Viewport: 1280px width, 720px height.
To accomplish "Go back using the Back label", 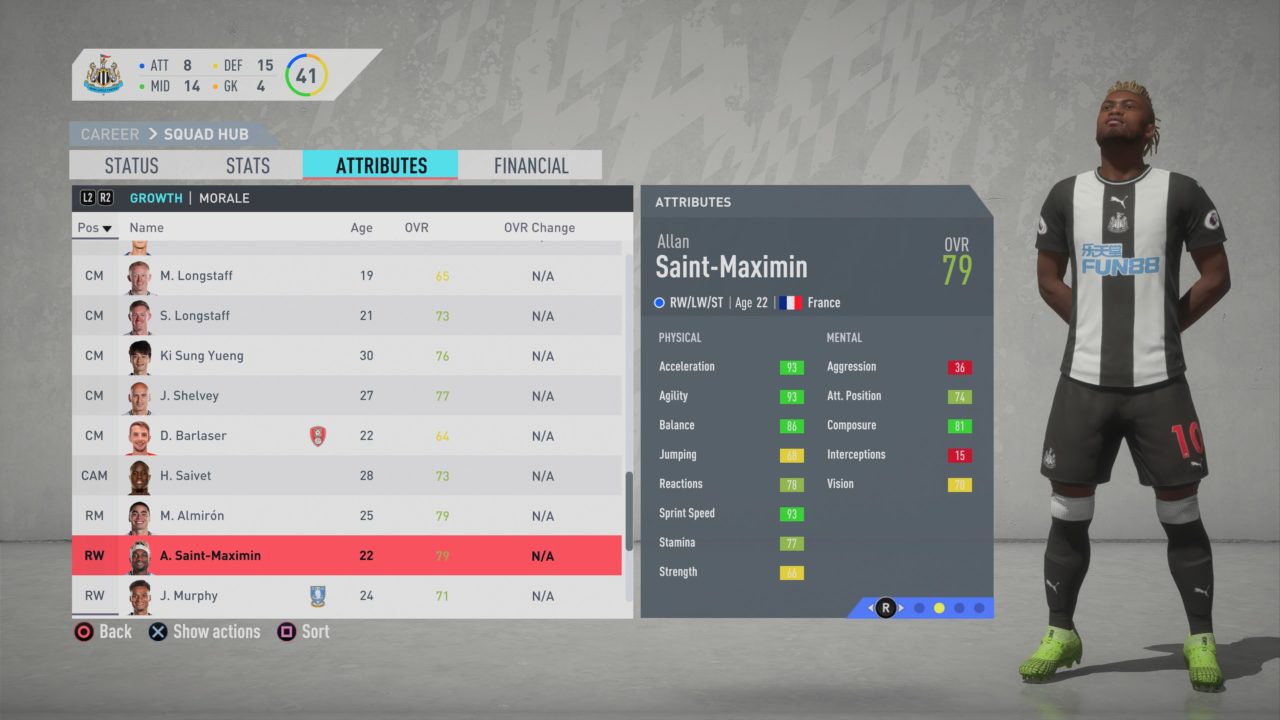I will tap(115, 631).
